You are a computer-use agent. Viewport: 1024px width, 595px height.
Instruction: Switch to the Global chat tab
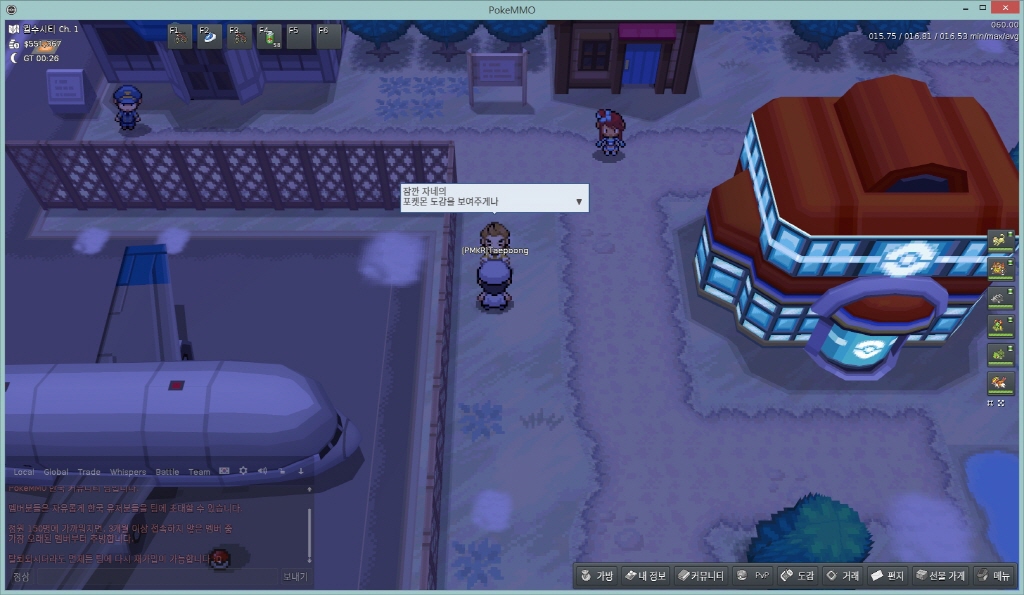click(x=56, y=472)
